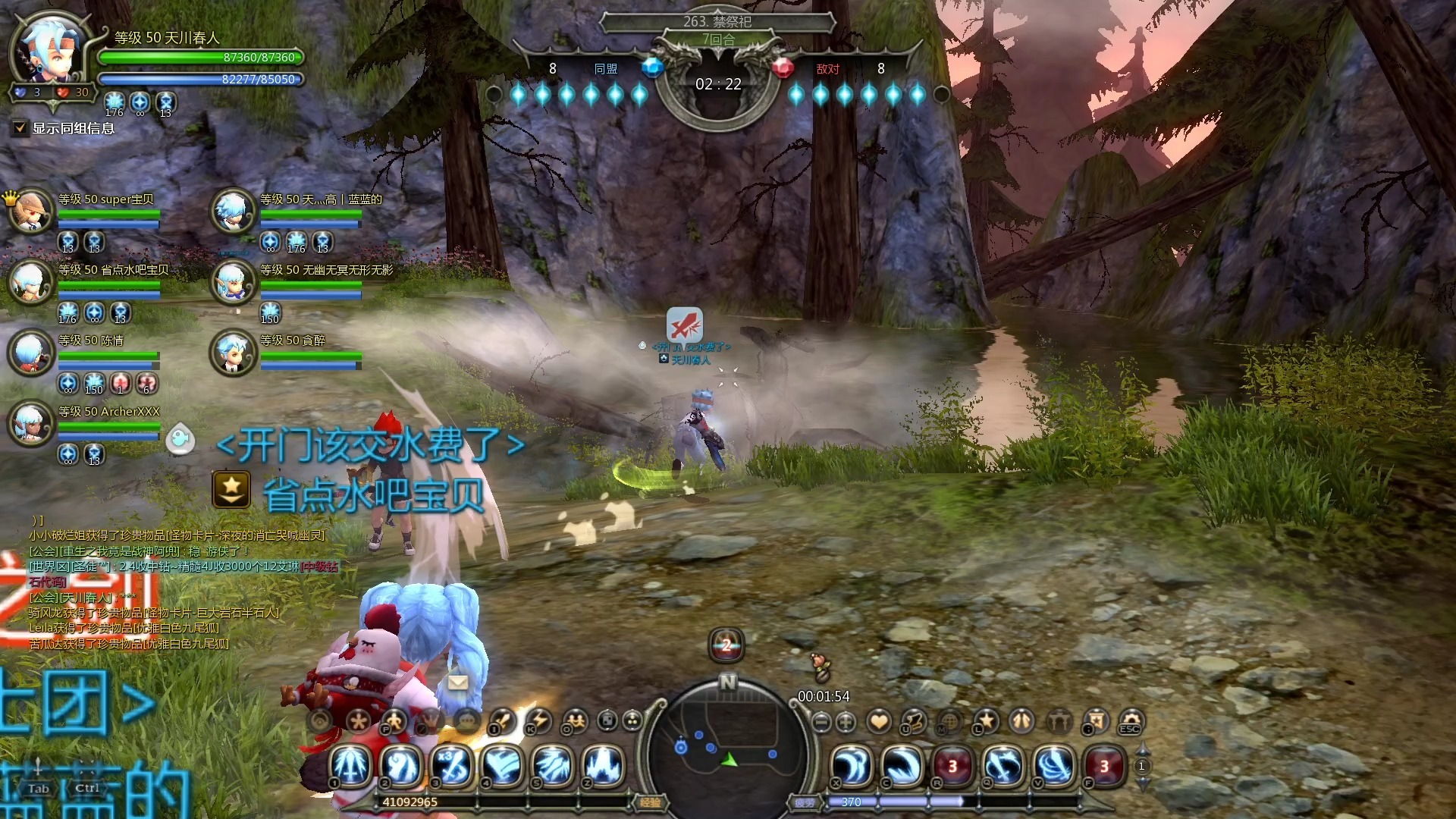Activate the skill in hotbar slot 1
This screenshot has width=1456, height=819.
351,764
